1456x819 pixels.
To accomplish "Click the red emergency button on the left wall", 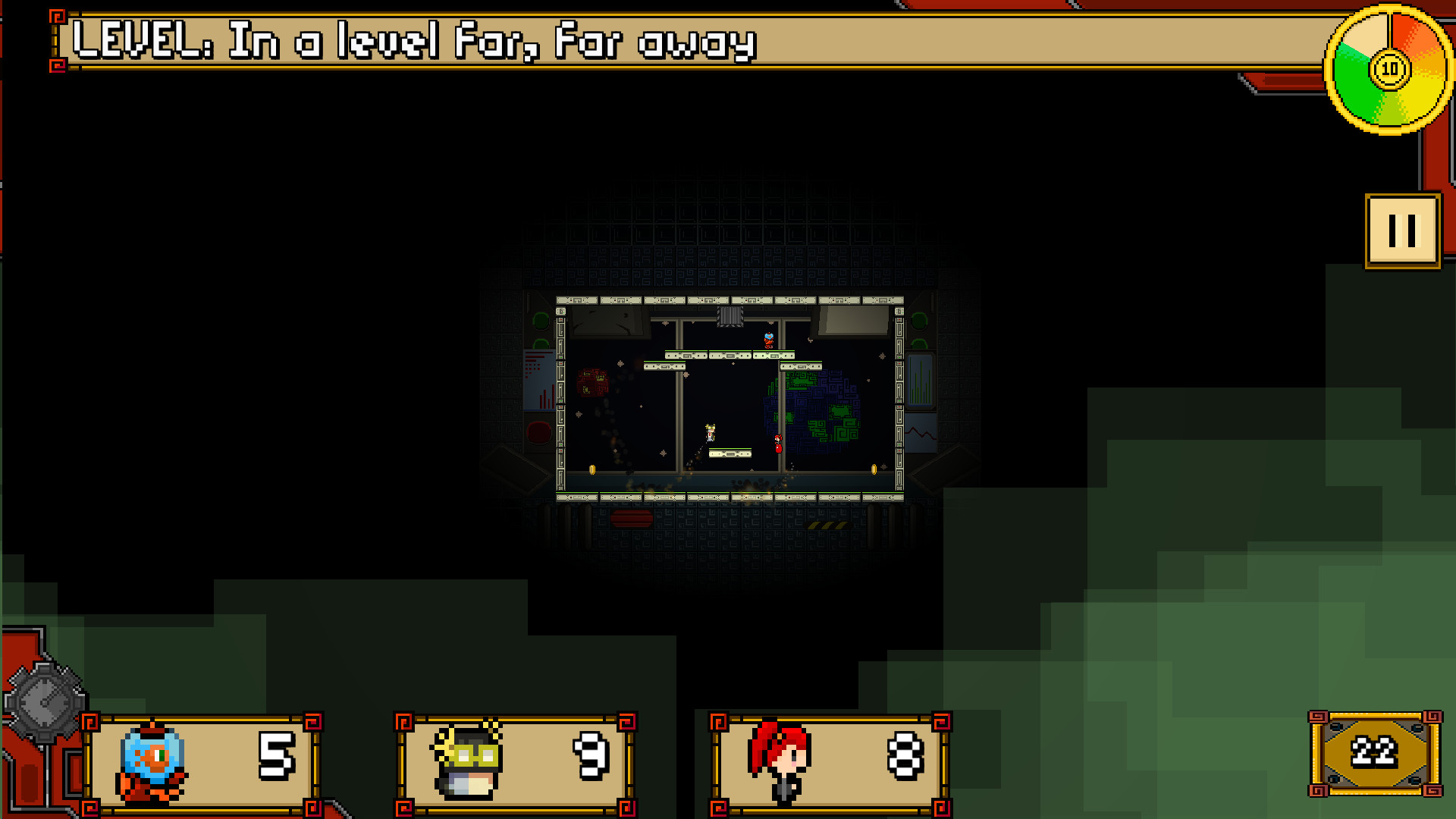I will pyautogui.click(x=539, y=430).
